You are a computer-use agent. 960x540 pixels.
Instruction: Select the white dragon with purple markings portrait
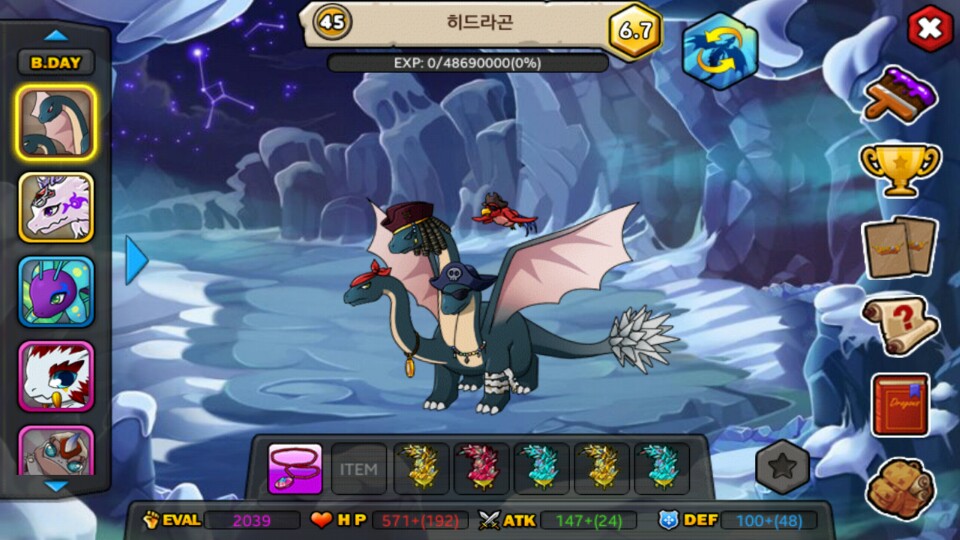tap(56, 207)
